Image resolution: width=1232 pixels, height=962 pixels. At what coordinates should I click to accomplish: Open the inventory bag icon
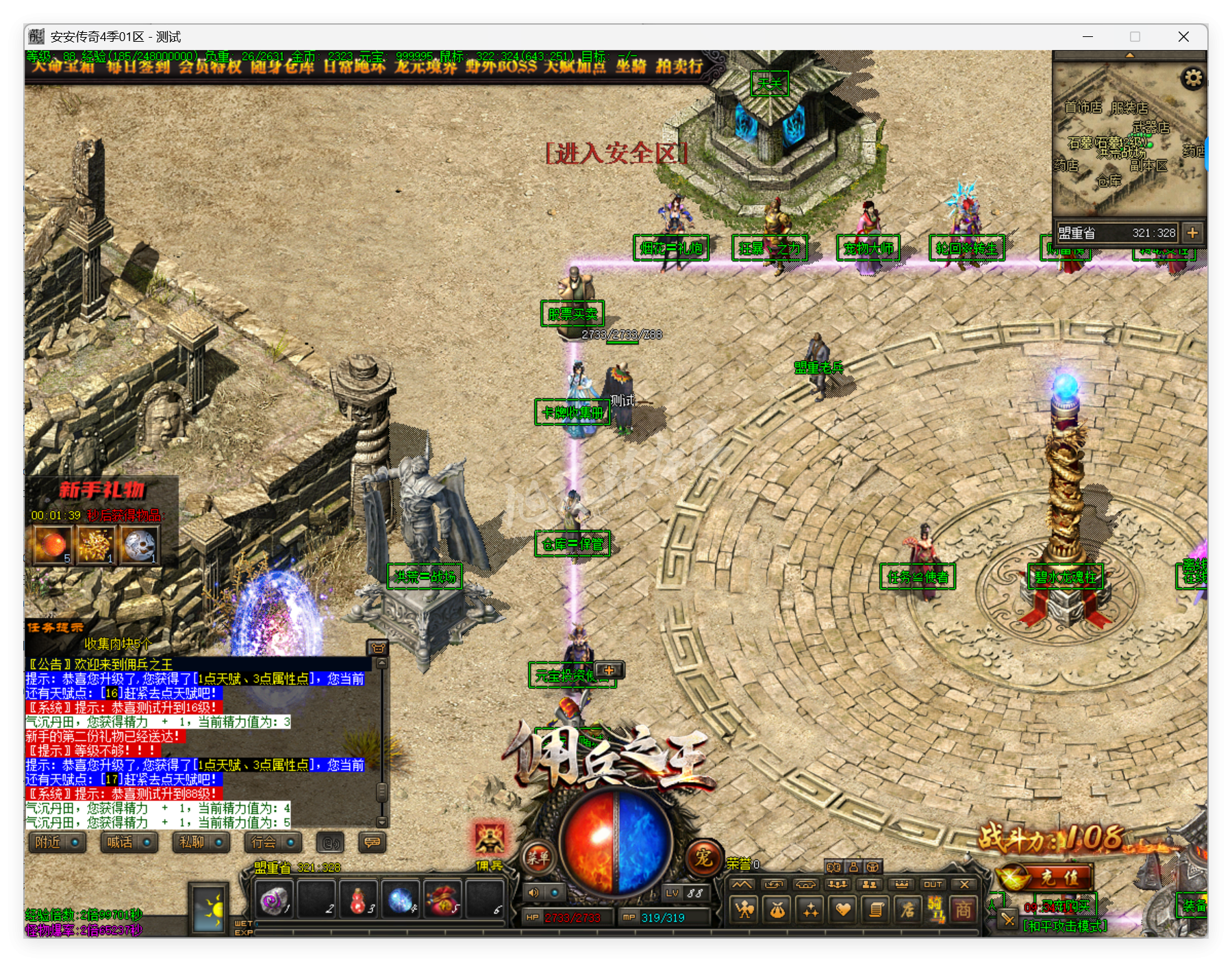click(x=775, y=909)
